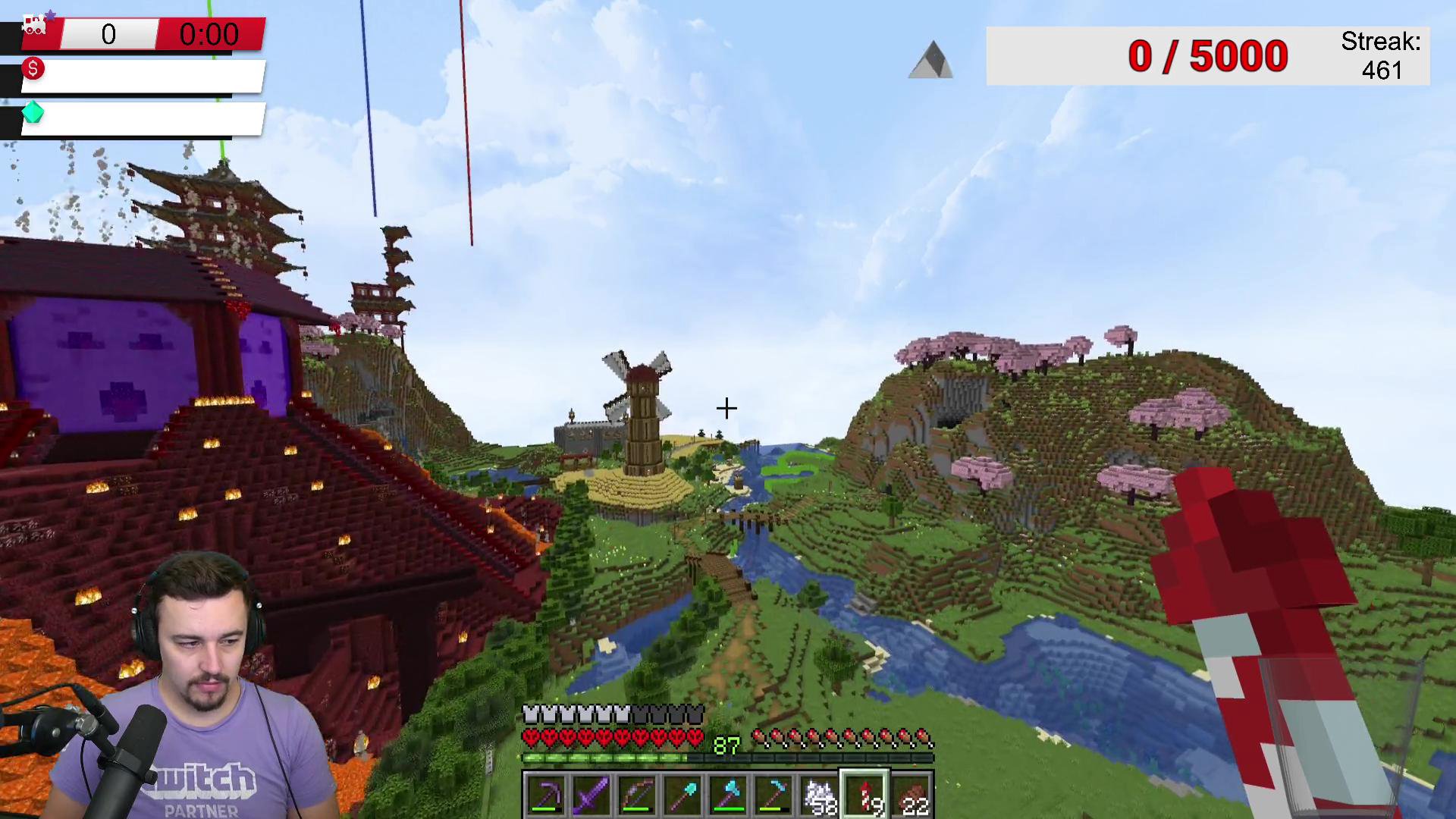Select the diamond hoe slot
The width and height of the screenshot is (1456, 819).
(773, 795)
